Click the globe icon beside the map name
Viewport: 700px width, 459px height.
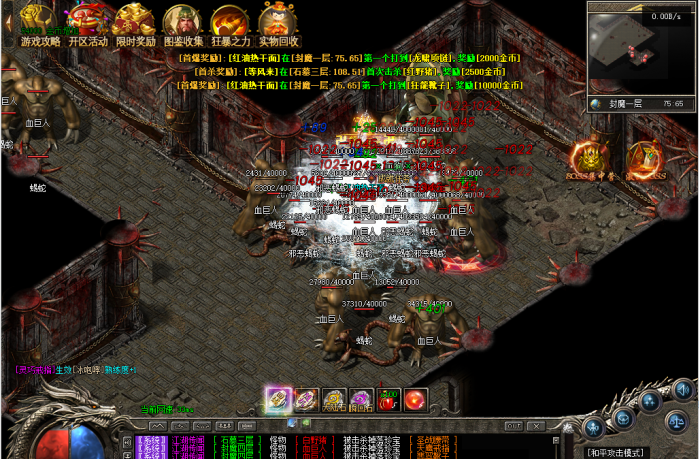(x=595, y=103)
